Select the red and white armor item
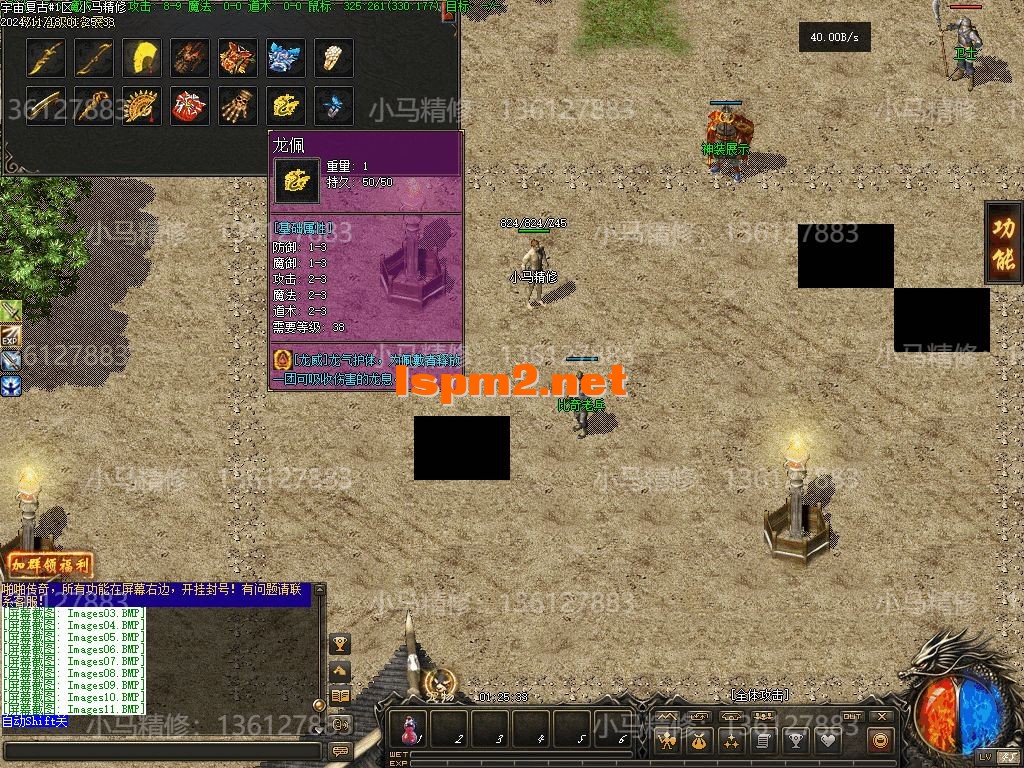The width and height of the screenshot is (1024, 768). tap(190, 104)
